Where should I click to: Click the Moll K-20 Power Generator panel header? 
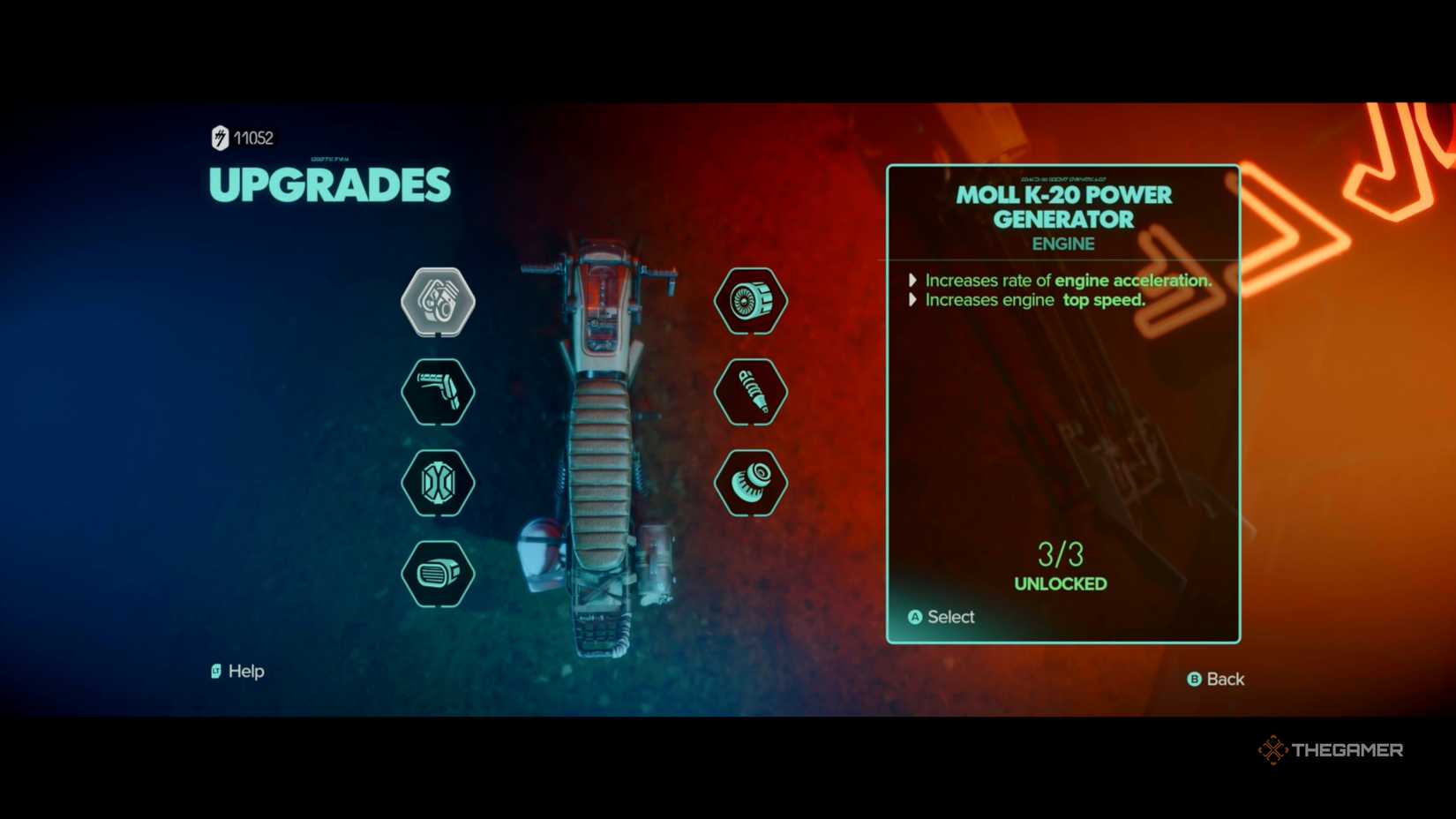[1062, 208]
